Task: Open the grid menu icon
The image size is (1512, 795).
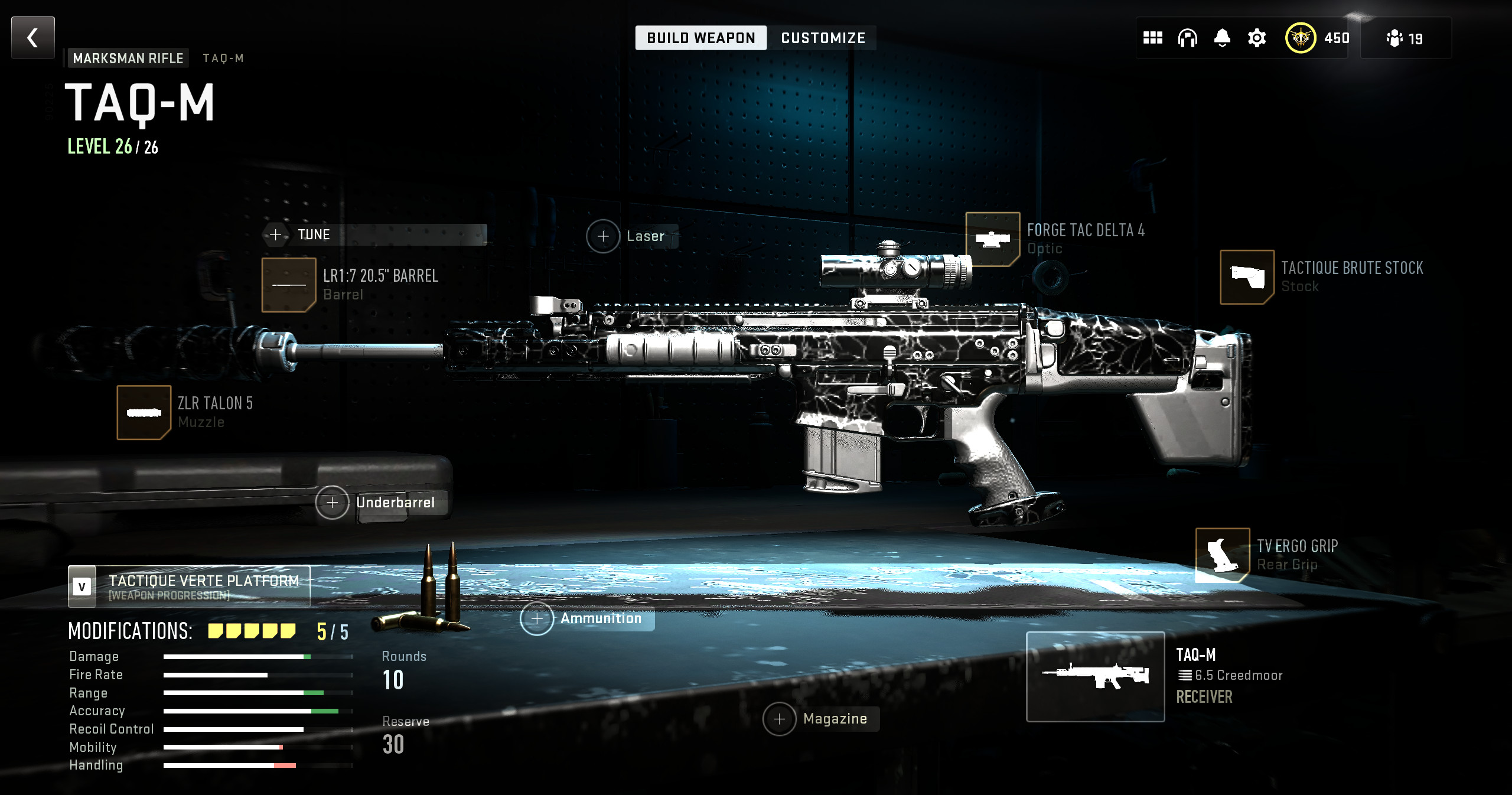Action: click(x=1152, y=38)
